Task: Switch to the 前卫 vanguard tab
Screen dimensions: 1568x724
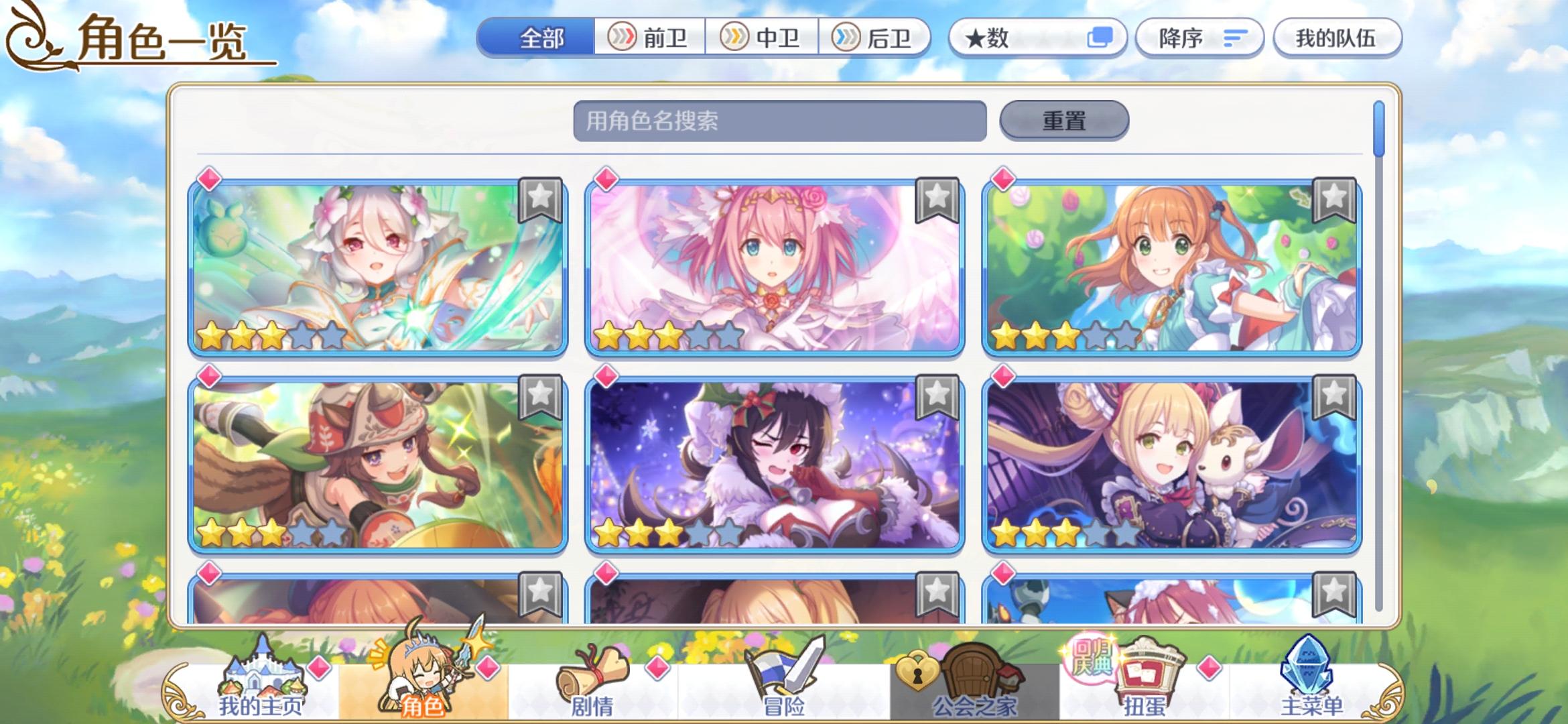Action: pyautogui.click(x=651, y=38)
